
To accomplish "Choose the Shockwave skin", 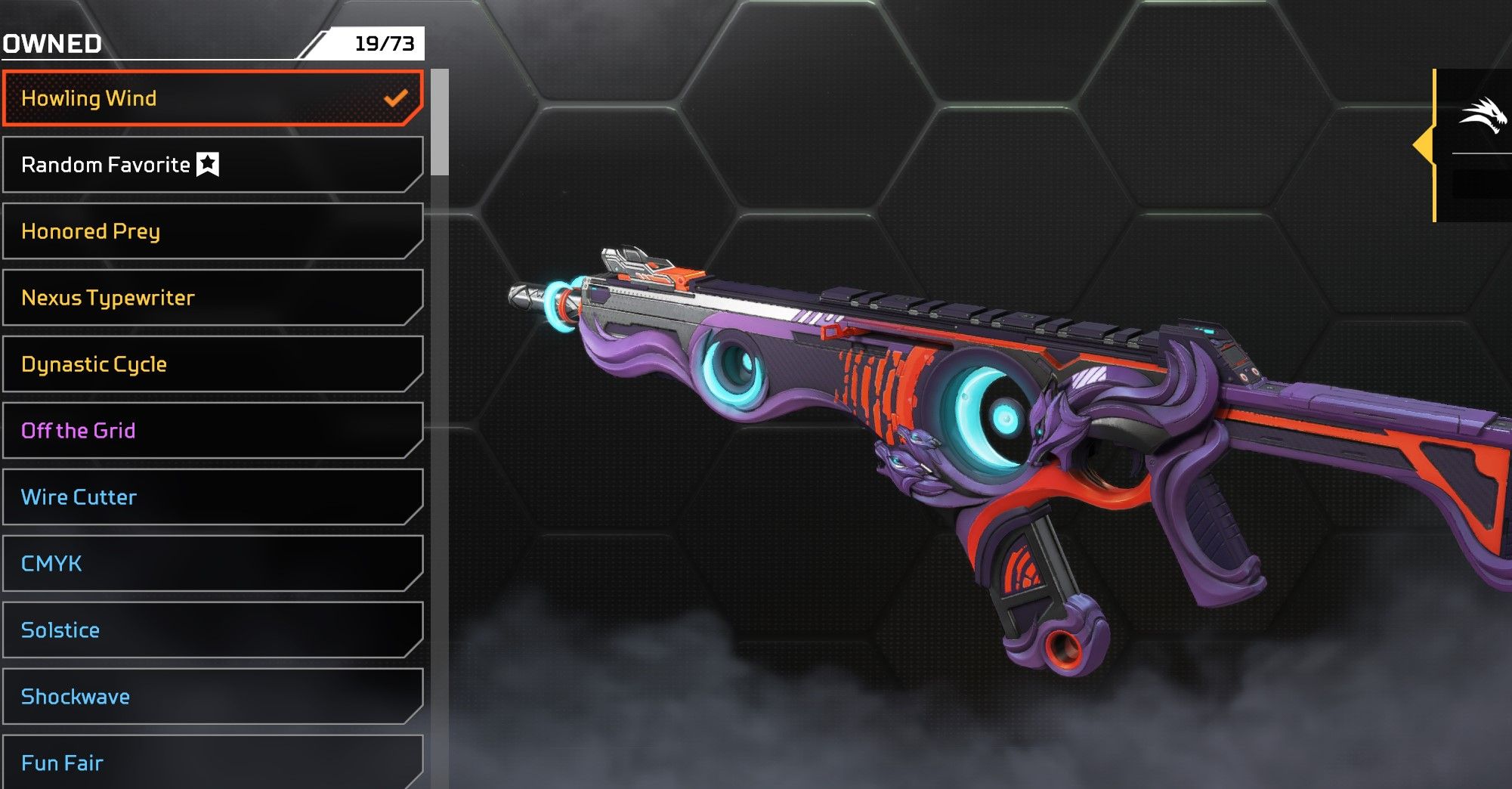I will (x=212, y=697).
